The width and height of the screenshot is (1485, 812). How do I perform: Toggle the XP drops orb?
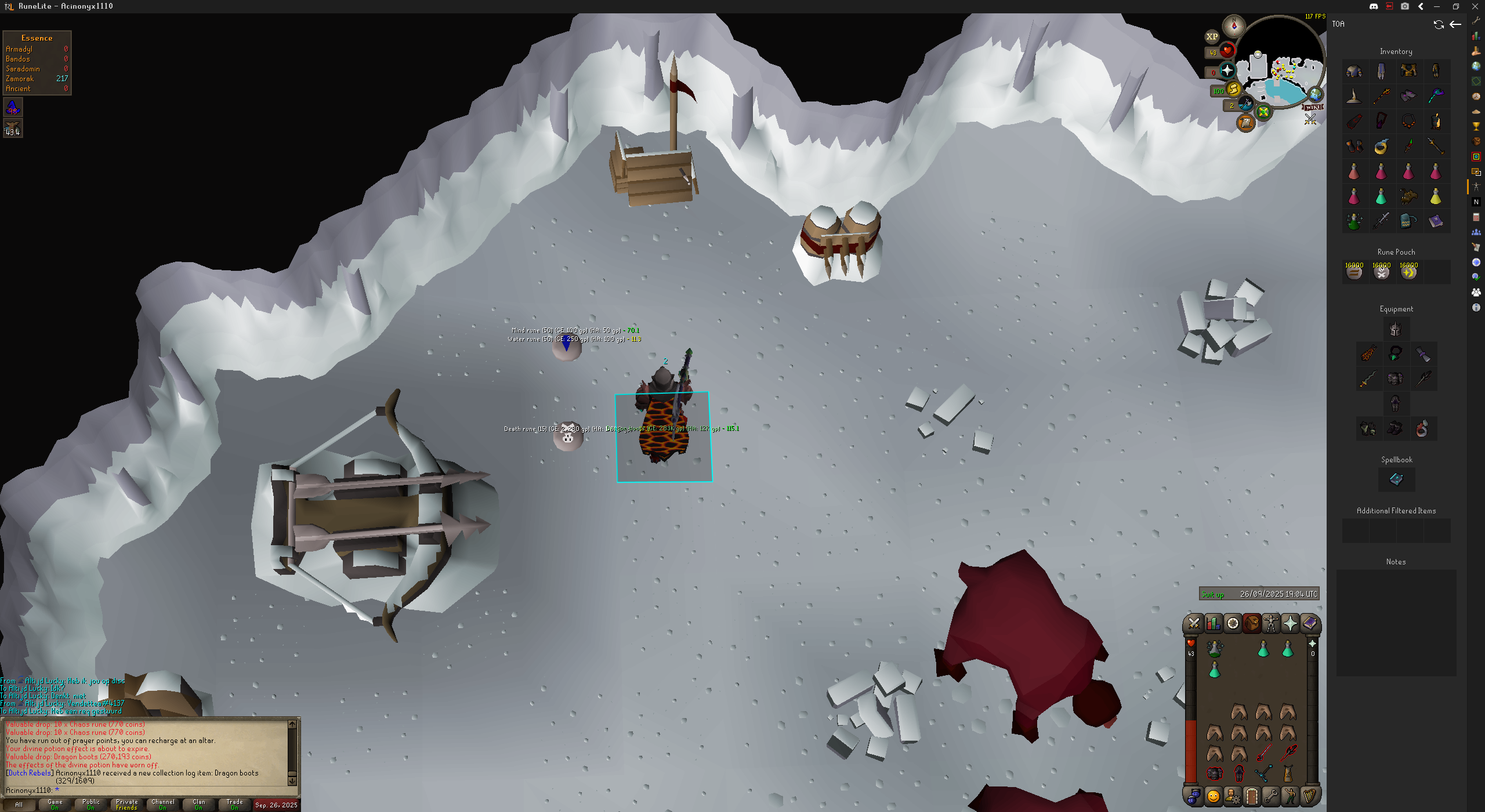pyautogui.click(x=1212, y=37)
